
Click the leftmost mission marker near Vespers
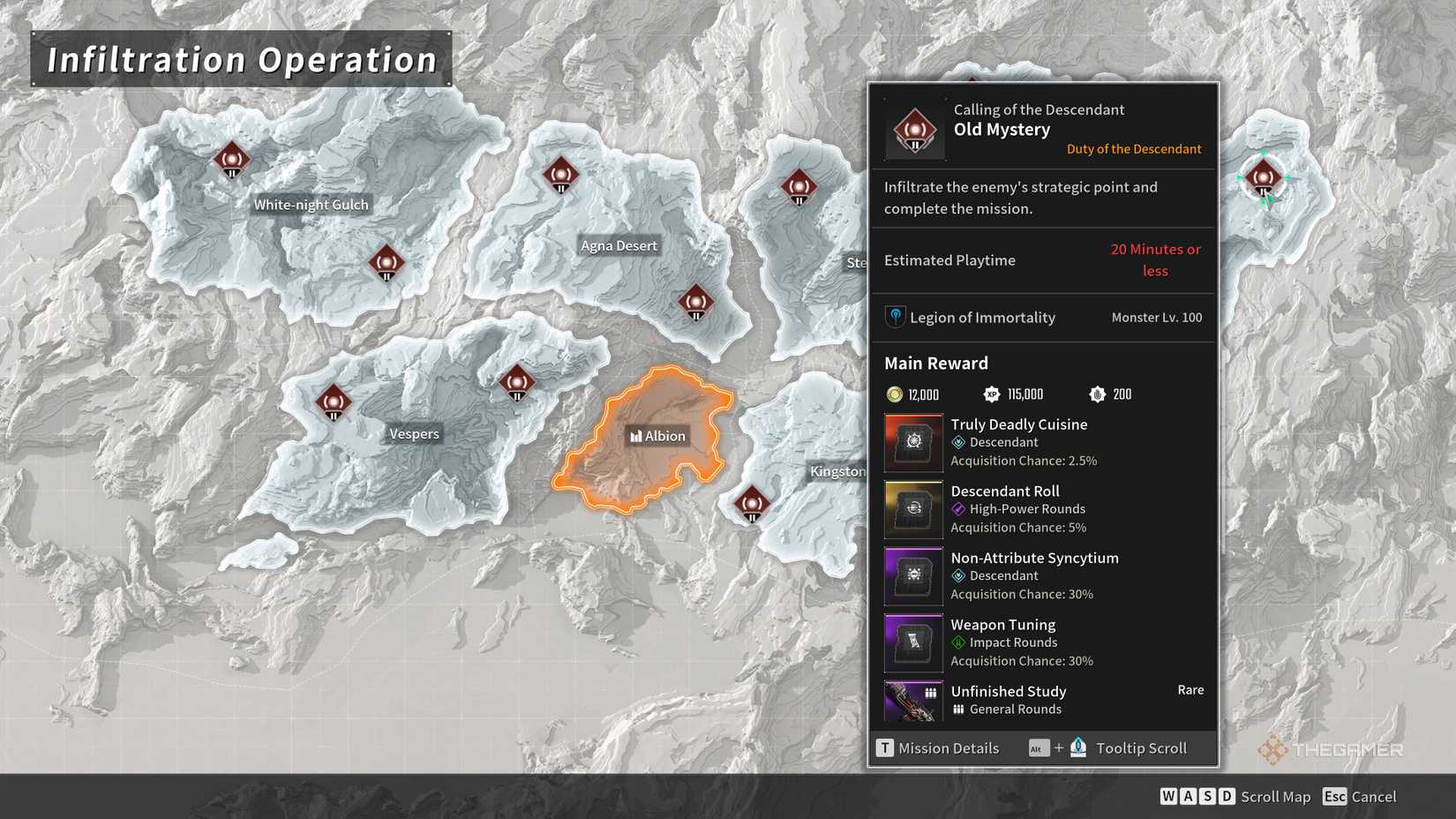(334, 402)
